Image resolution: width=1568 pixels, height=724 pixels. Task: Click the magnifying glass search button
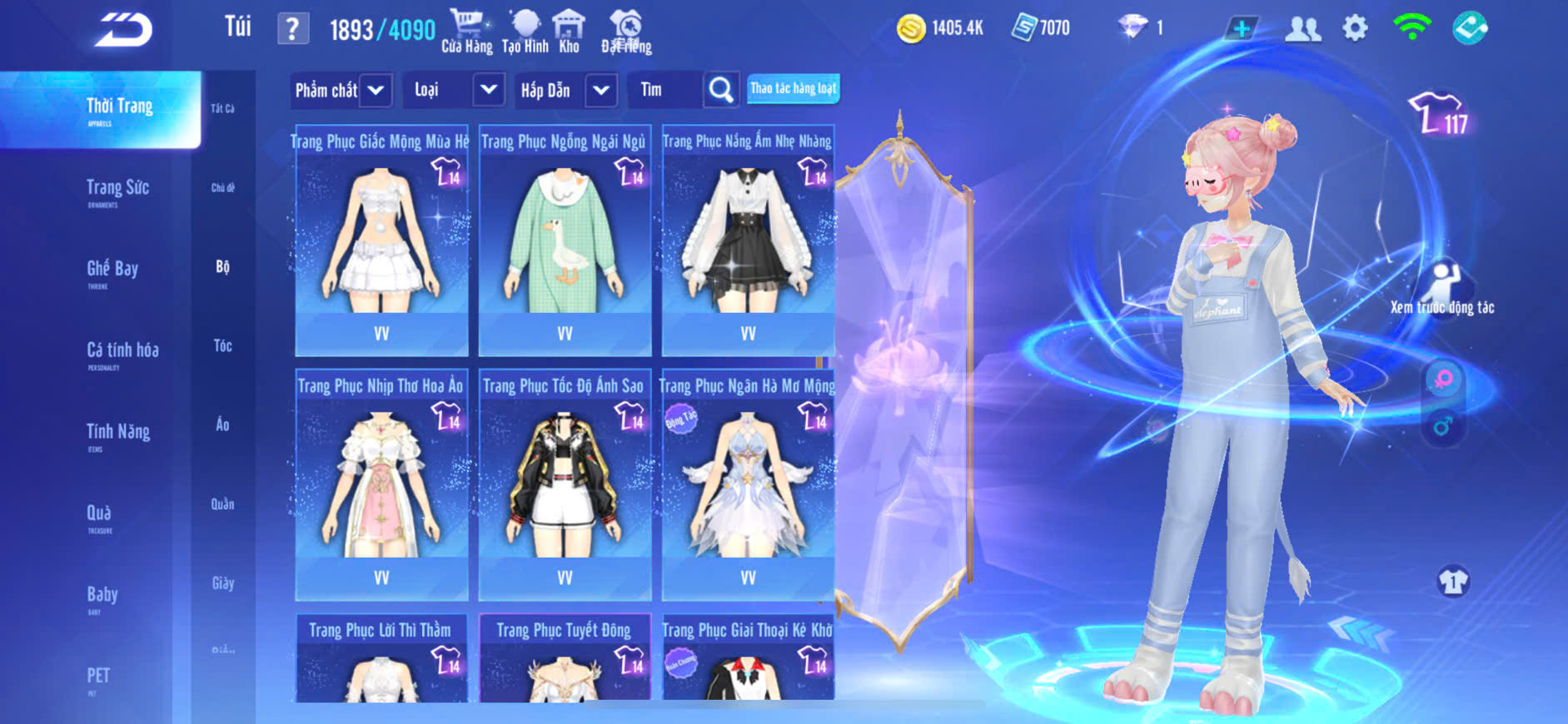720,90
